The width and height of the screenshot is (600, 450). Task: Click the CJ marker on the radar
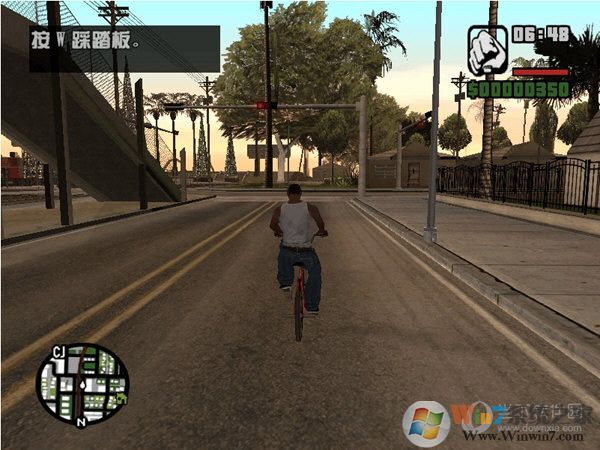coord(59,351)
